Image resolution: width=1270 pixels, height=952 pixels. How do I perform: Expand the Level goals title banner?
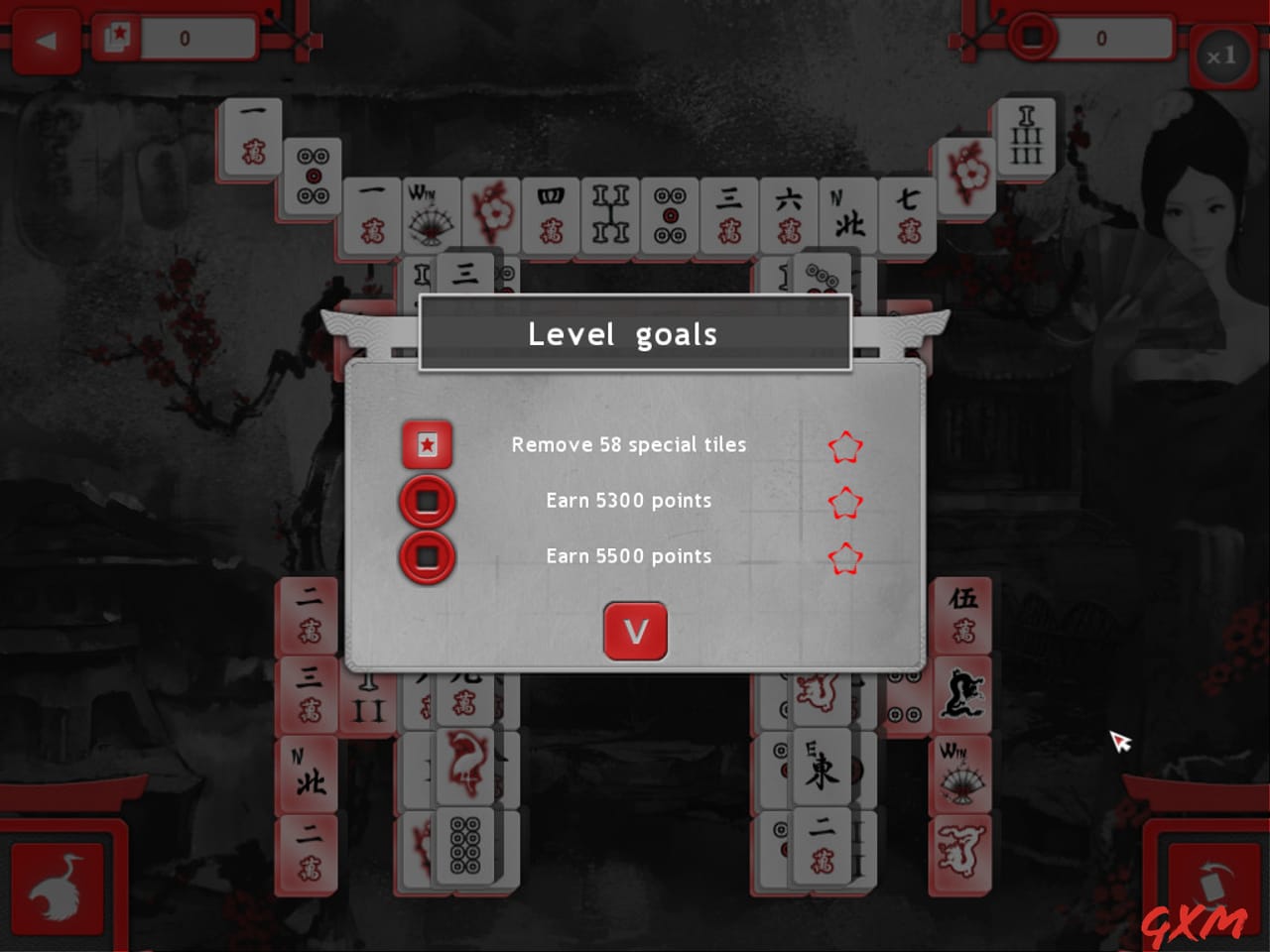pyautogui.click(x=636, y=334)
